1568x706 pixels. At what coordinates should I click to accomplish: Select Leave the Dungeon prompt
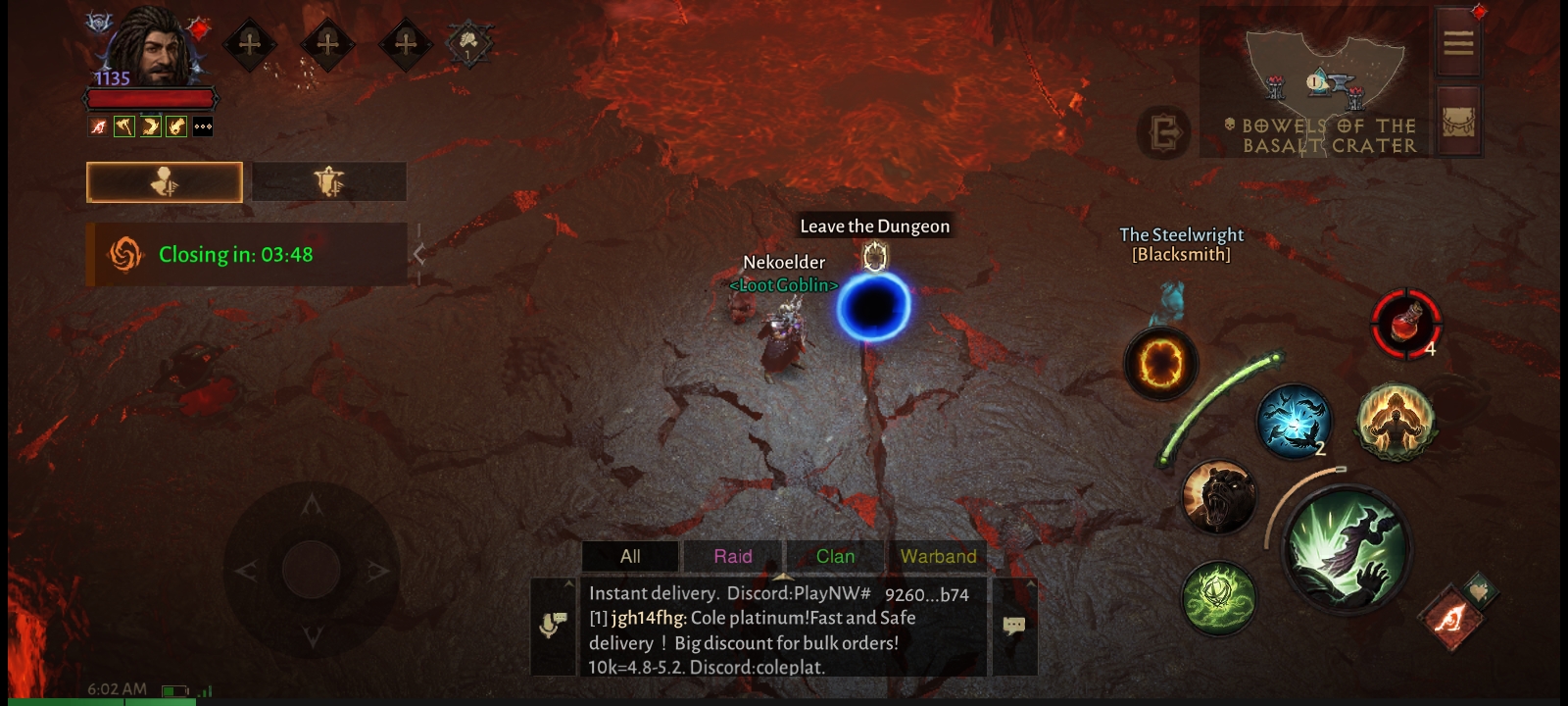[x=874, y=227]
